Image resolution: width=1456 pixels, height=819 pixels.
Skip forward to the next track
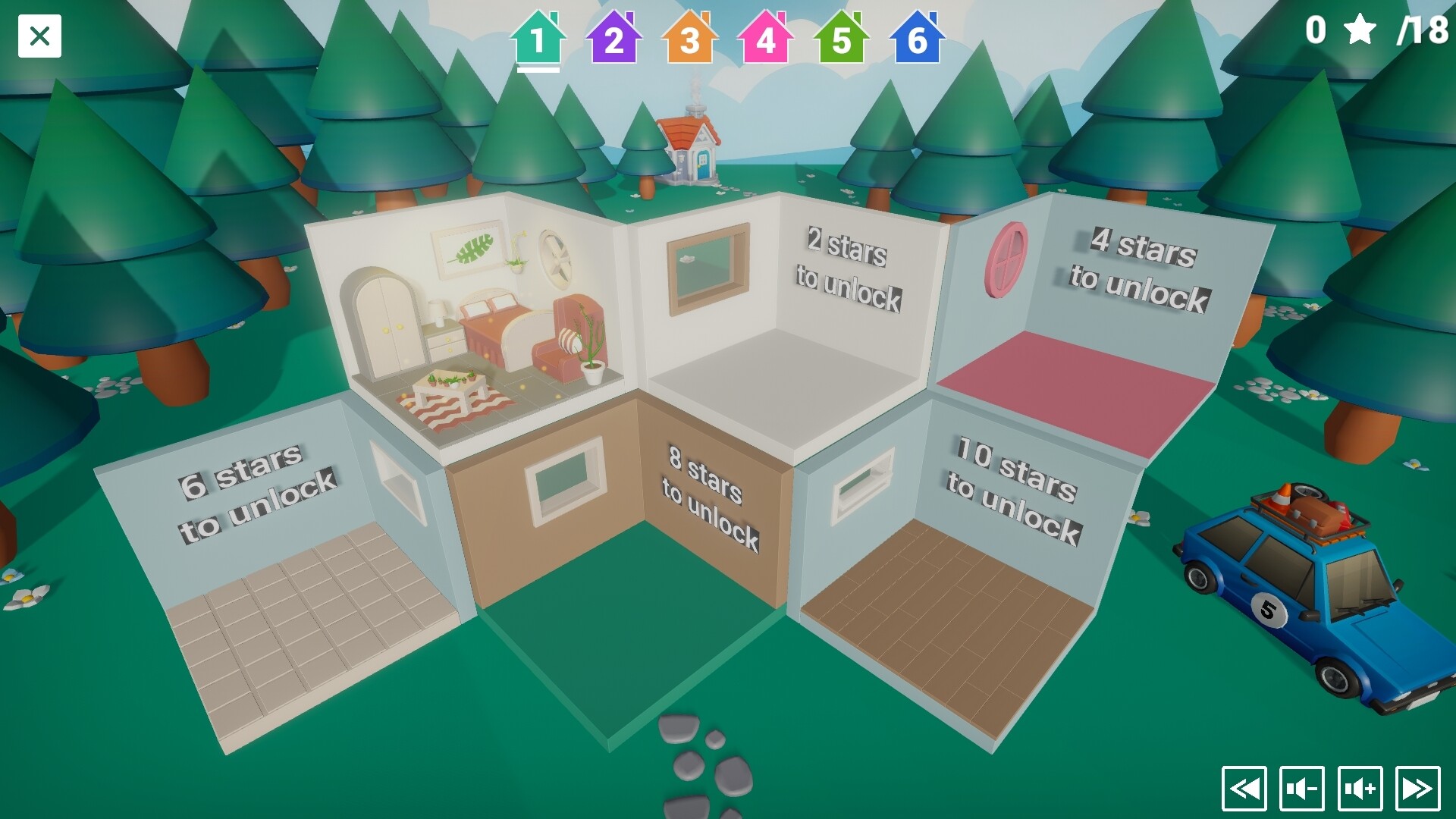pyautogui.click(x=1417, y=789)
